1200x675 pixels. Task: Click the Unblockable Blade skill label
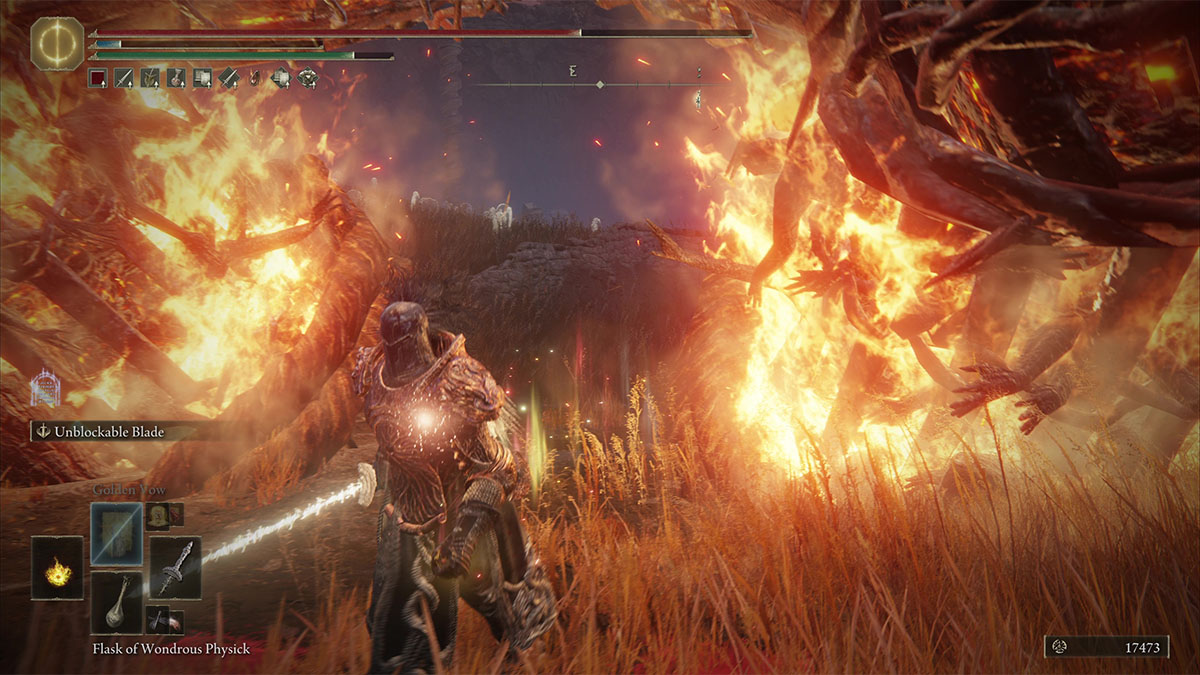pyautogui.click(x=100, y=432)
